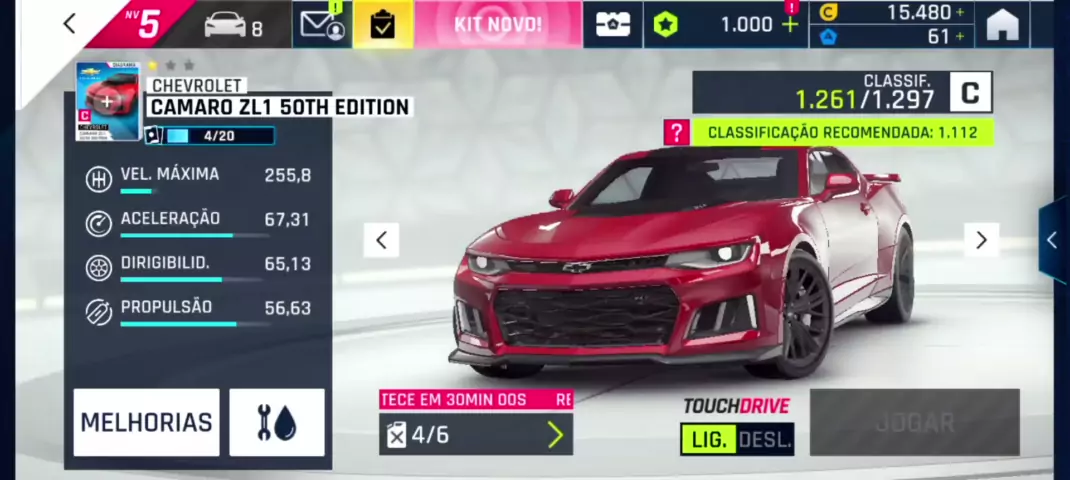Open the blueprint progress bar 4/20
1070x480 pixels.
218,135
